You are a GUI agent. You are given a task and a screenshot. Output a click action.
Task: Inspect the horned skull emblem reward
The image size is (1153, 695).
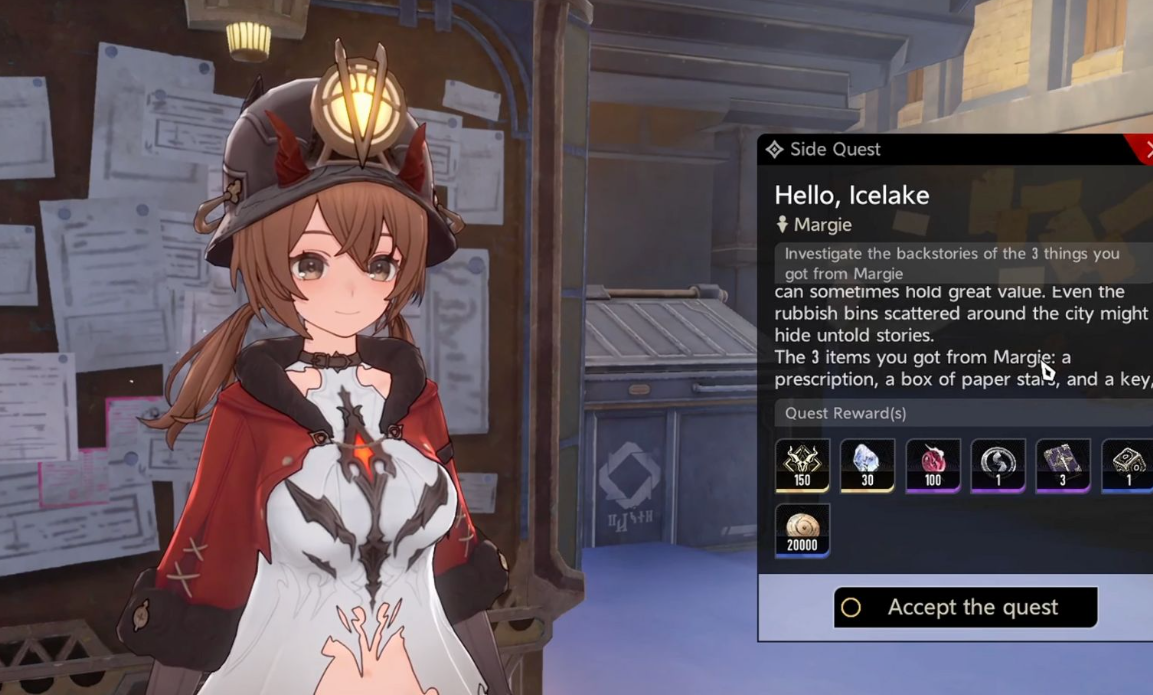pos(802,465)
